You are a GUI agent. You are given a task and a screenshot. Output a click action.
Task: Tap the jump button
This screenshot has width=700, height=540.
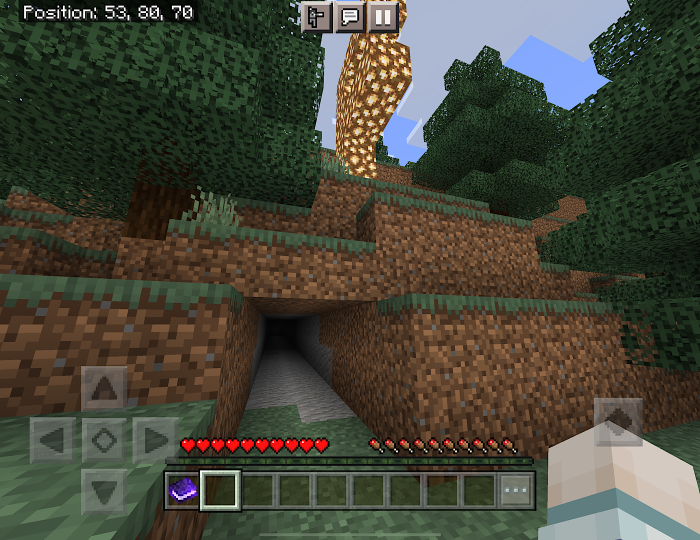(618, 422)
